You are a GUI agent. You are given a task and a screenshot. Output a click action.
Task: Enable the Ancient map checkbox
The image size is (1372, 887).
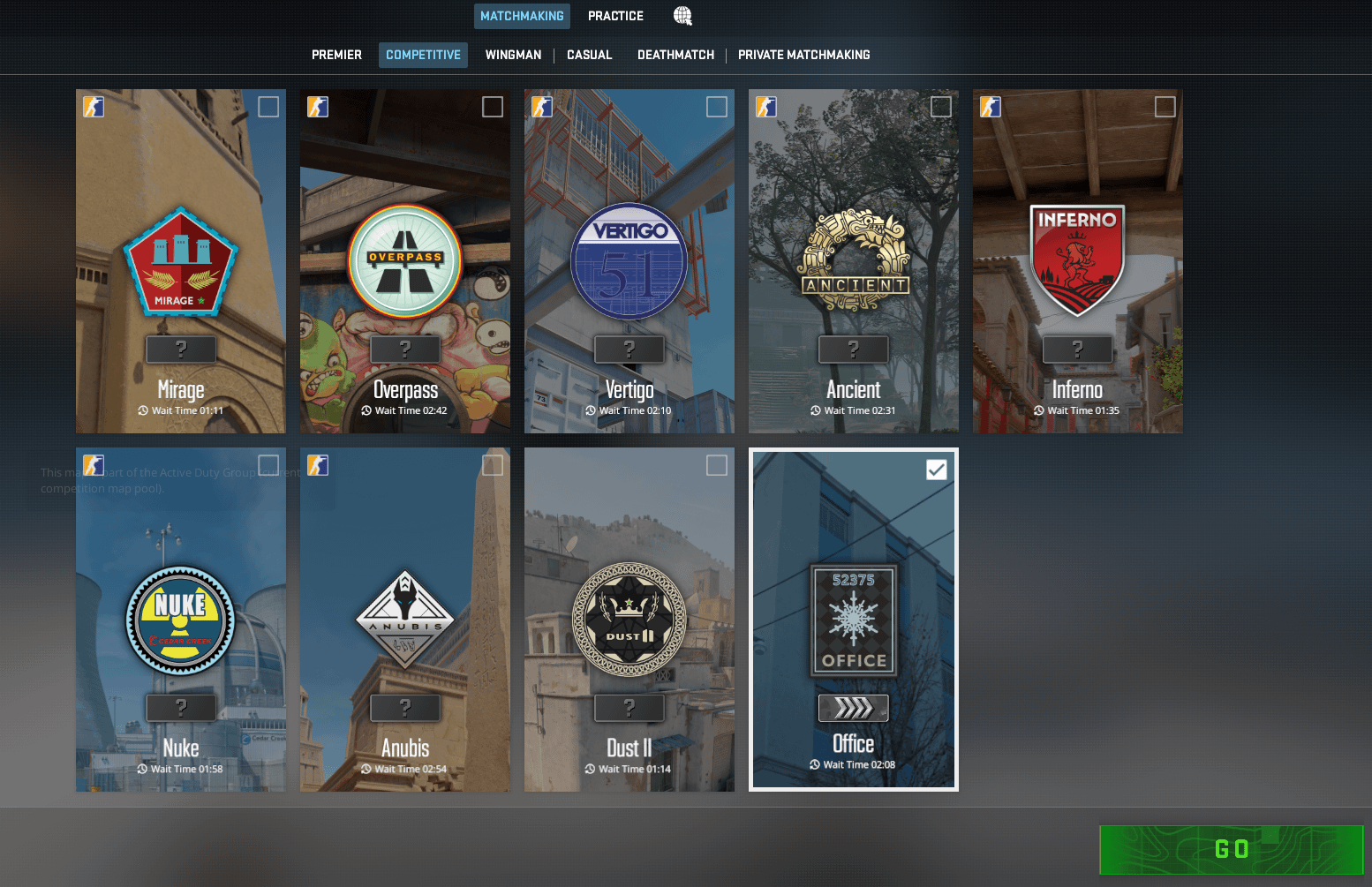tap(940, 106)
